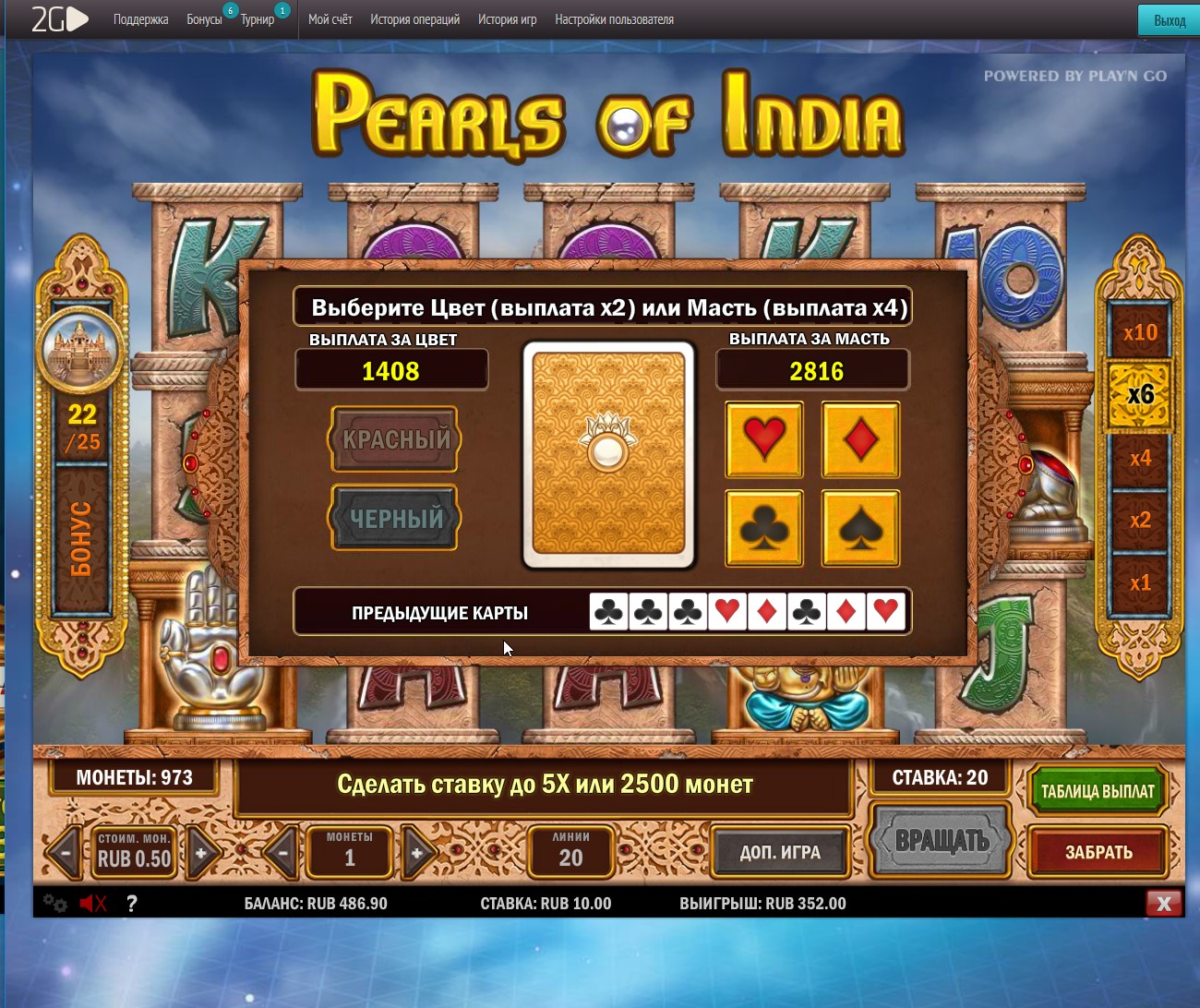Increase number of coins per line
The width and height of the screenshot is (1200, 1008).
pyautogui.click(x=417, y=853)
